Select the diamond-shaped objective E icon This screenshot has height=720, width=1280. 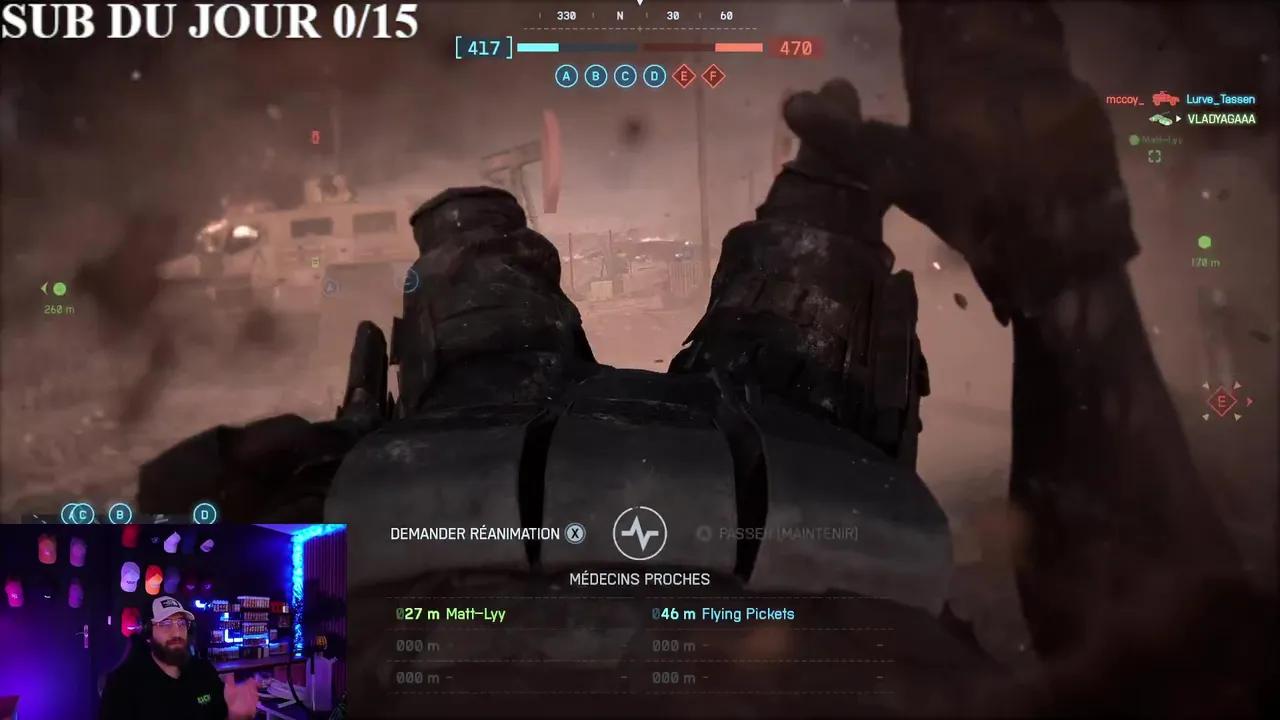(x=683, y=76)
